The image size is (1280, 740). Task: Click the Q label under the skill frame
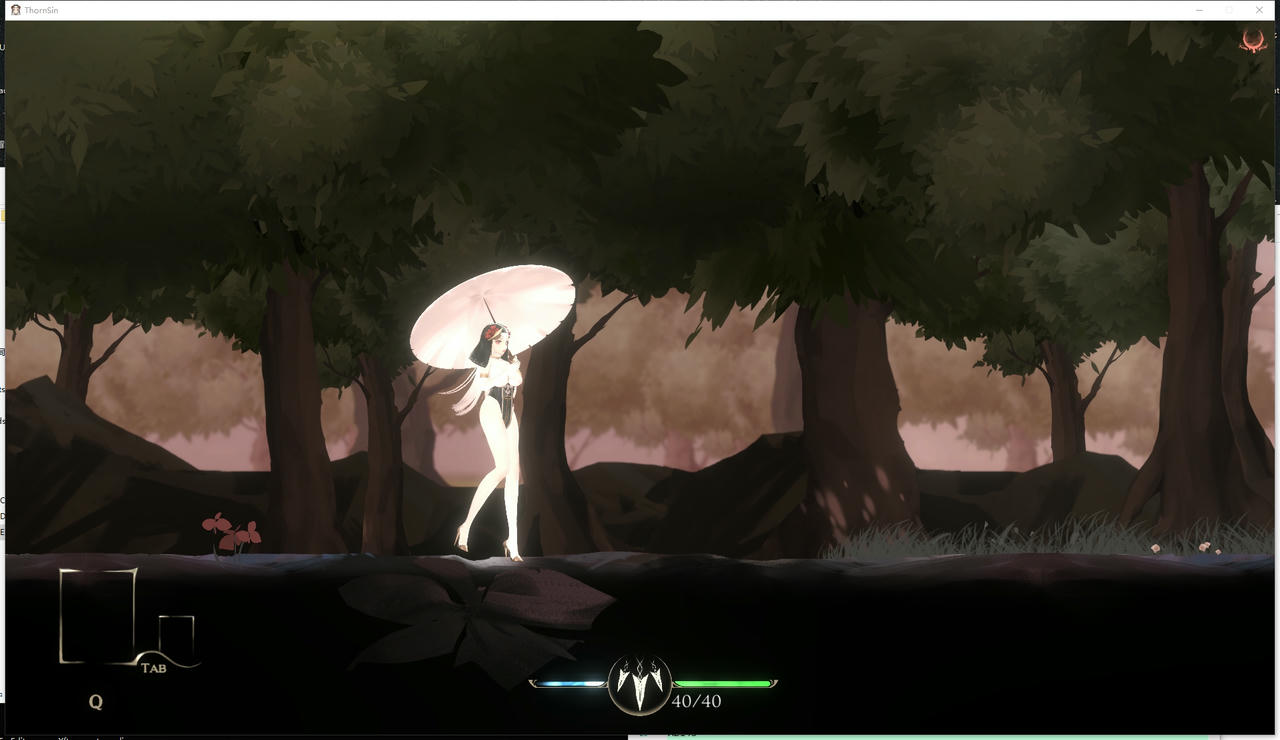95,701
